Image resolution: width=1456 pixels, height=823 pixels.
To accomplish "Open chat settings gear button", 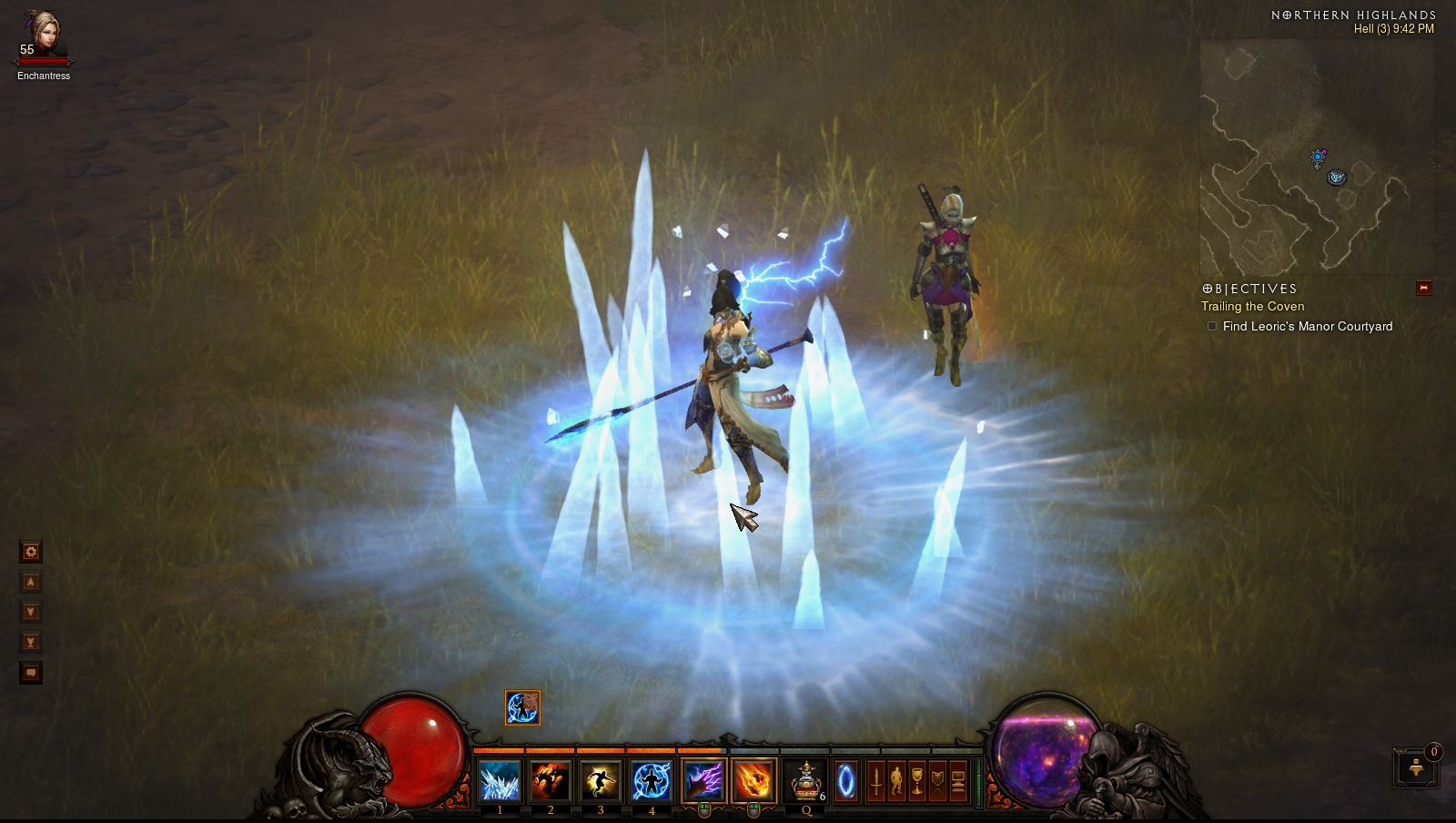I will coord(31,552).
